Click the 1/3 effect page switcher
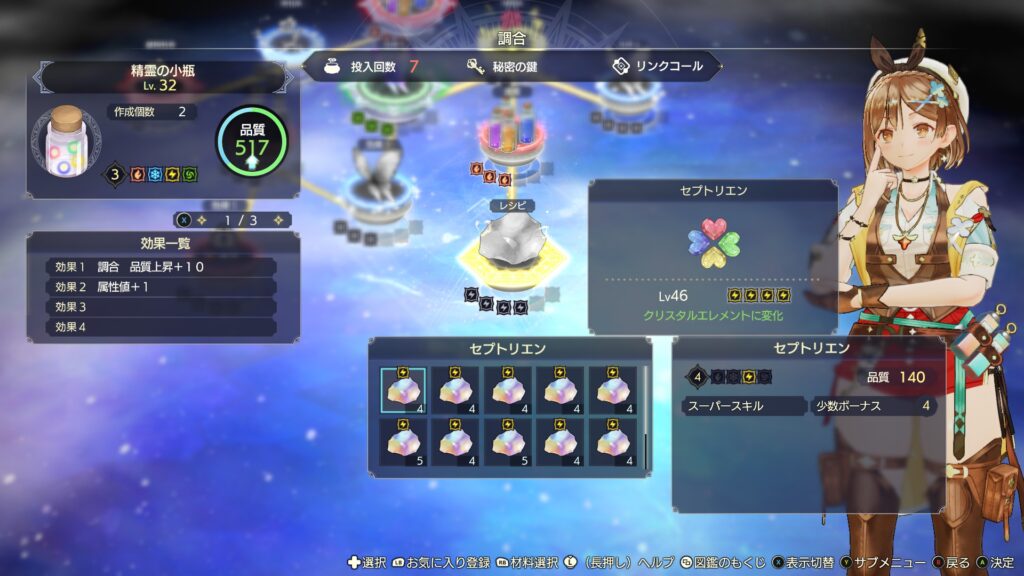1024x576 pixels. pos(233,219)
